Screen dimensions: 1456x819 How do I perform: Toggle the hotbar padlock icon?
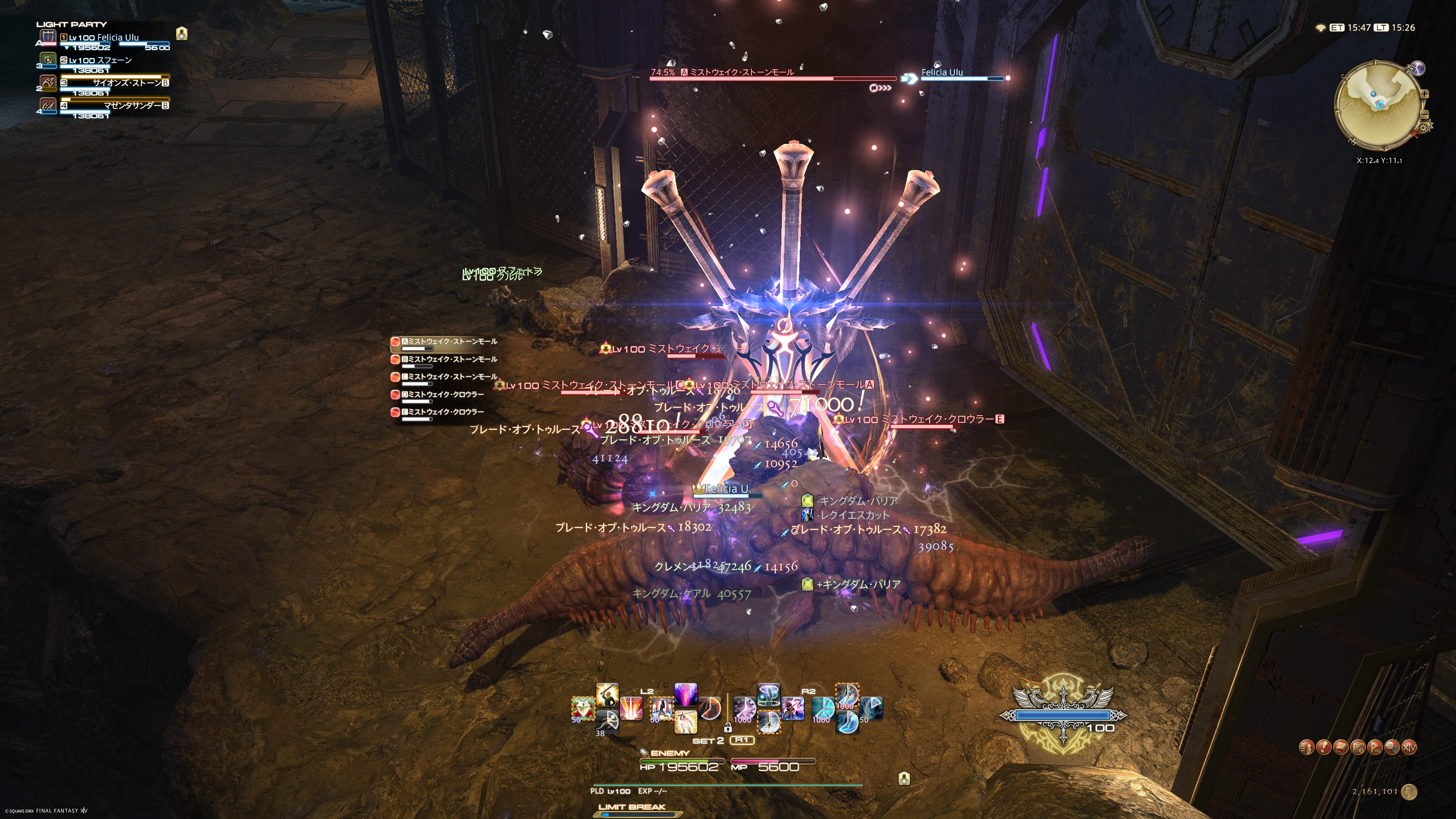(x=728, y=728)
